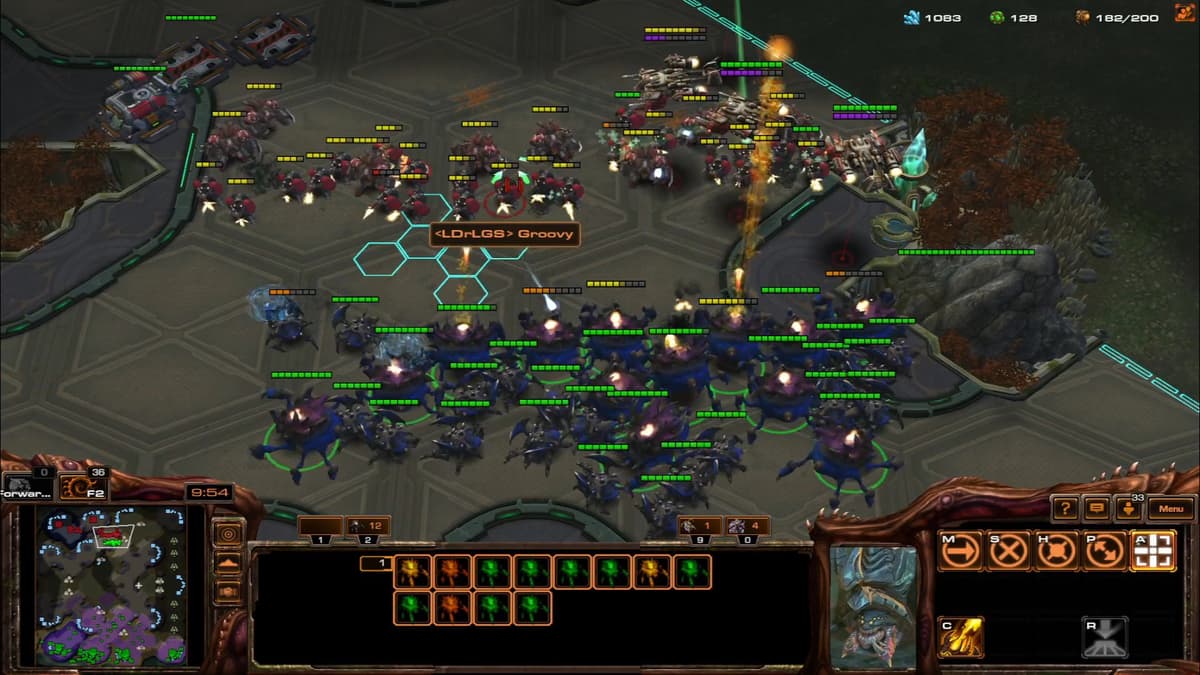
Task: Activate the Attack command
Action: [1153, 551]
